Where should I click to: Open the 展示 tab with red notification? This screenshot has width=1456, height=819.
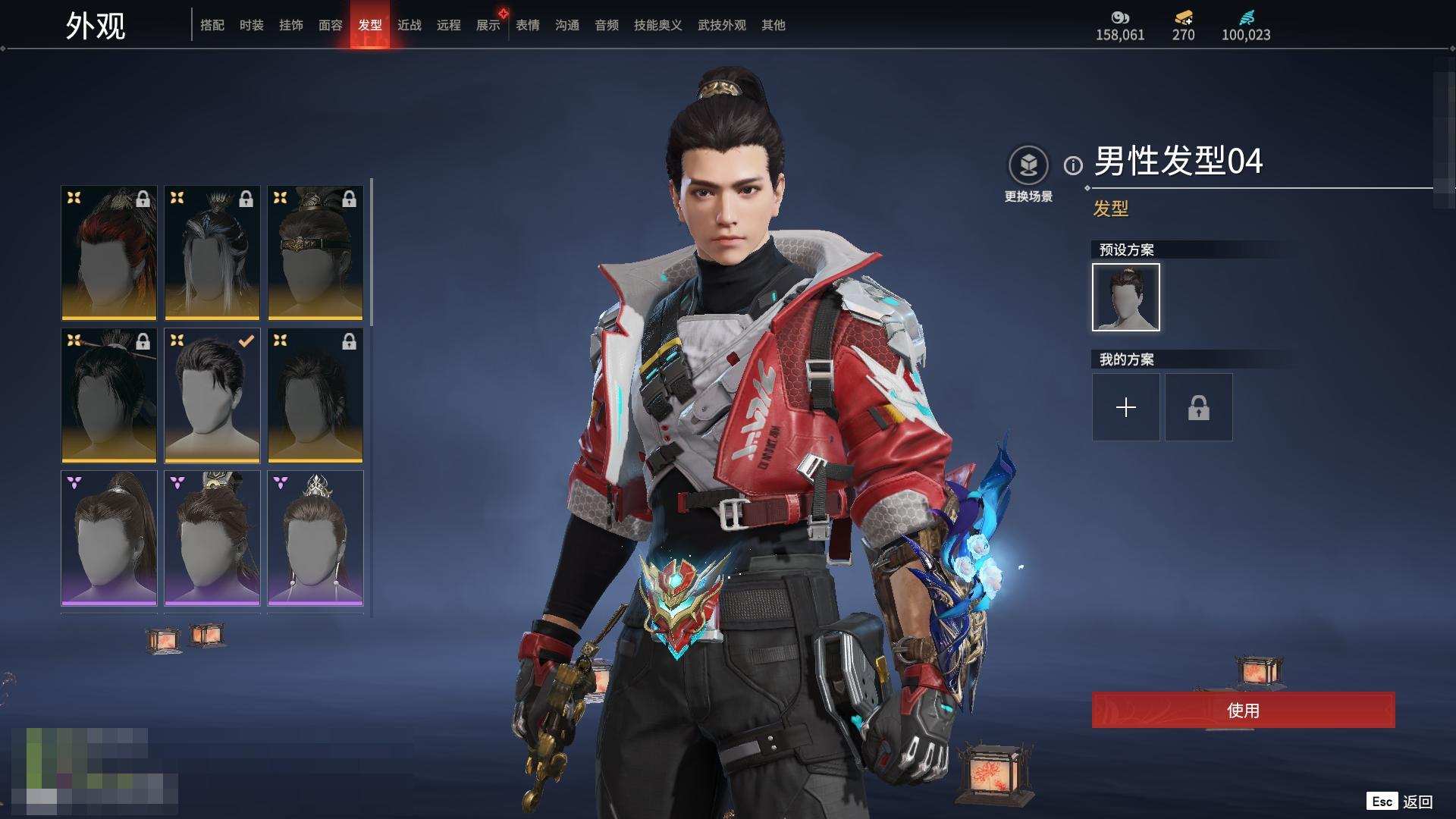[488, 25]
